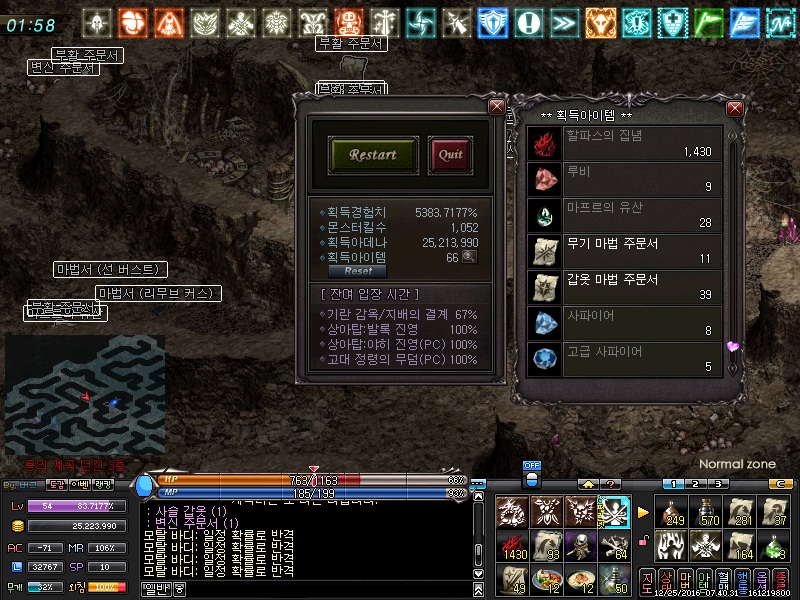Select the 무기 마법 주문서 row
Screen dimensions: 800x600
[625, 250]
